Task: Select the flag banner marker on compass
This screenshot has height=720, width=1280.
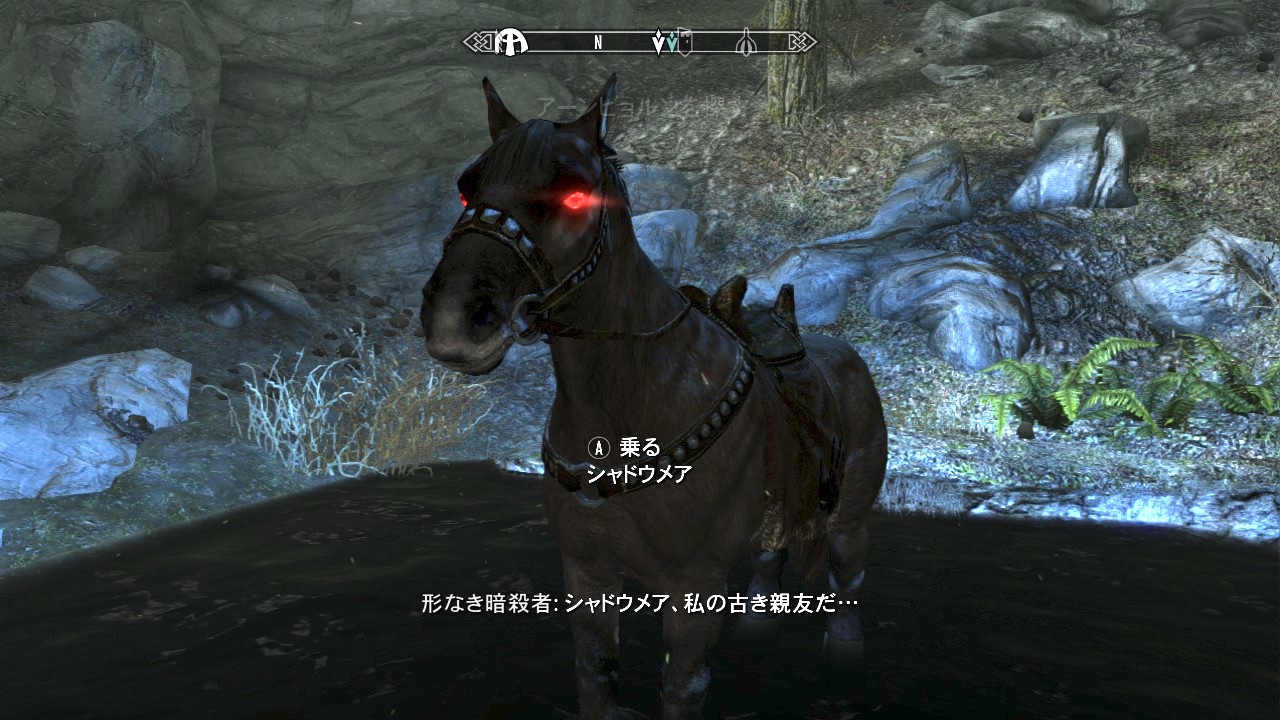Action: click(x=685, y=43)
